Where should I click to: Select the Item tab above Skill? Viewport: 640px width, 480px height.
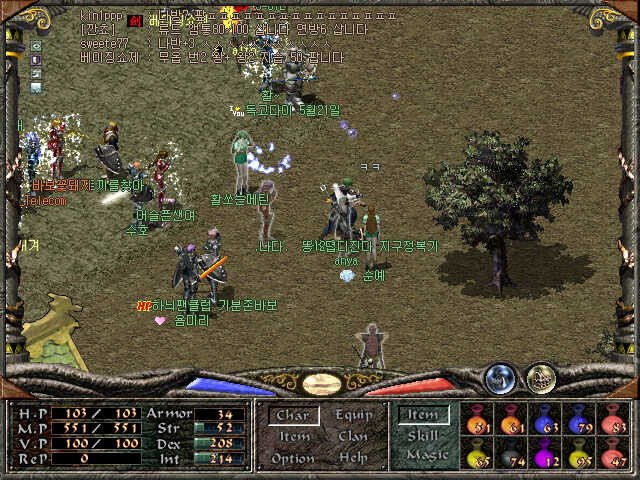pos(424,415)
